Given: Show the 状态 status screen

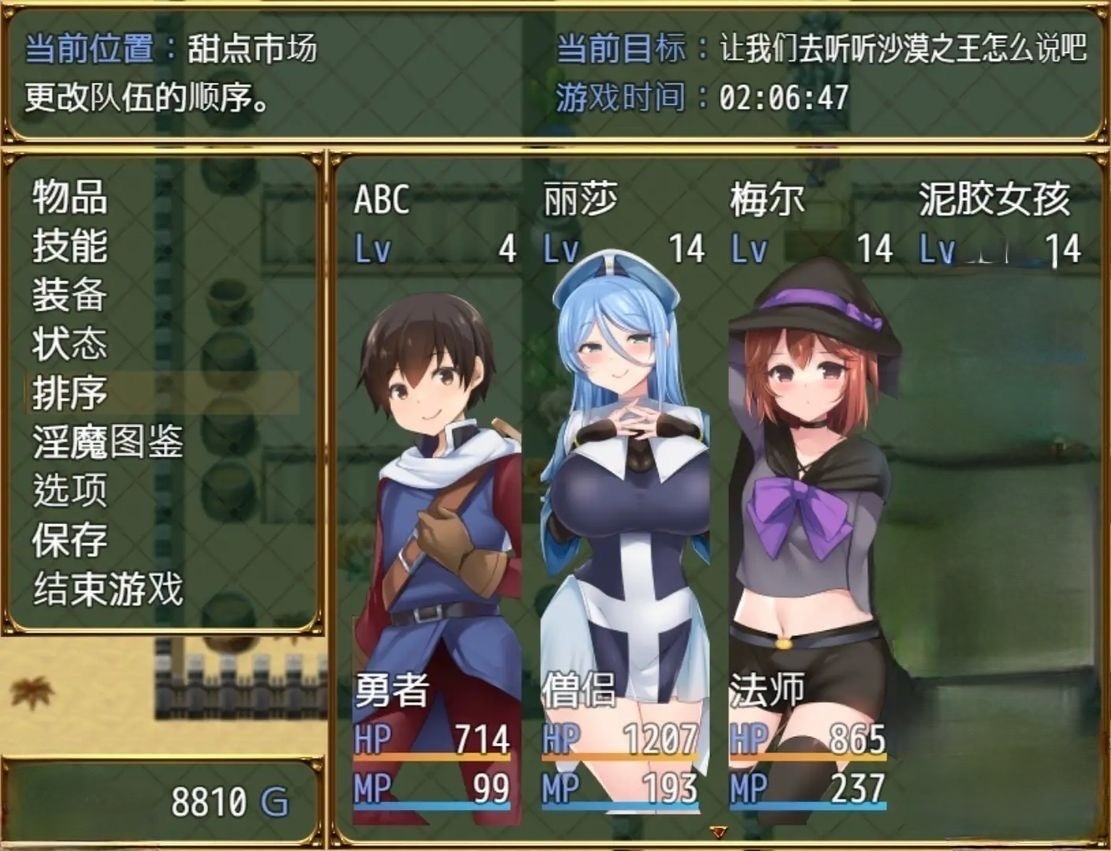Looking at the screenshot, I should pyautogui.click(x=70, y=344).
